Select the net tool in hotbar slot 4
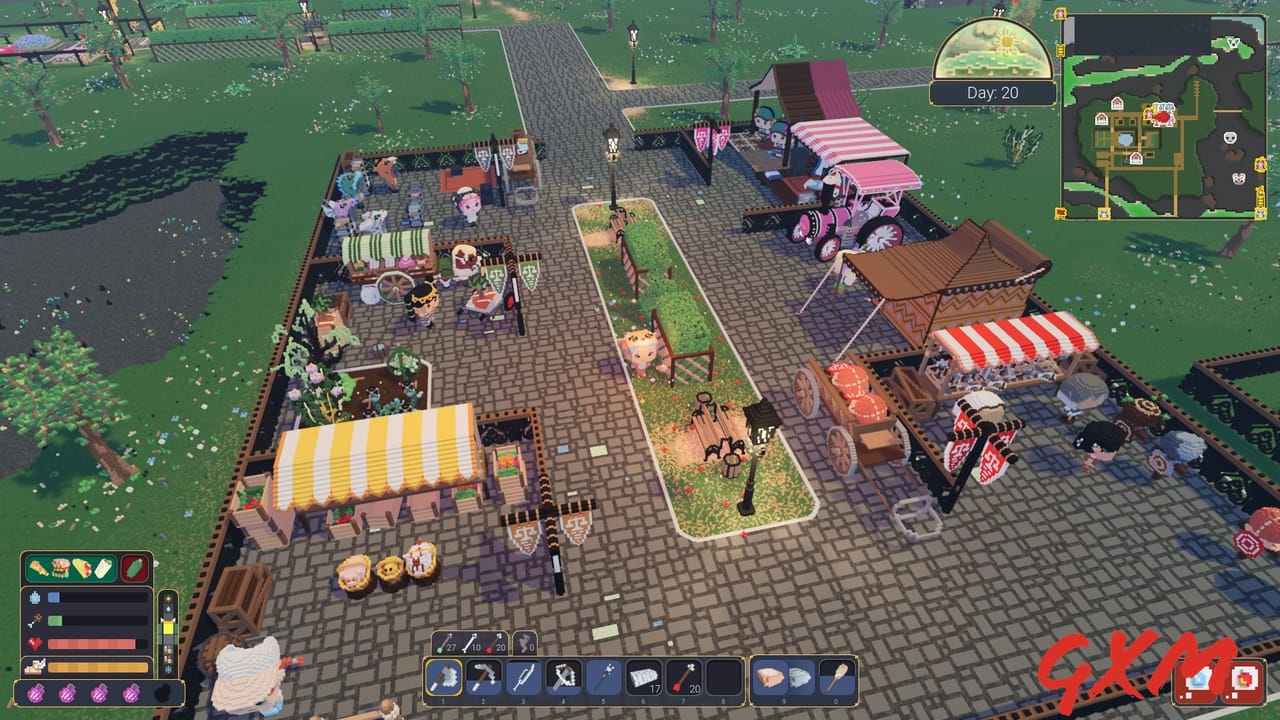The height and width of the screenshot is (720, 1280). coord(562,676)
